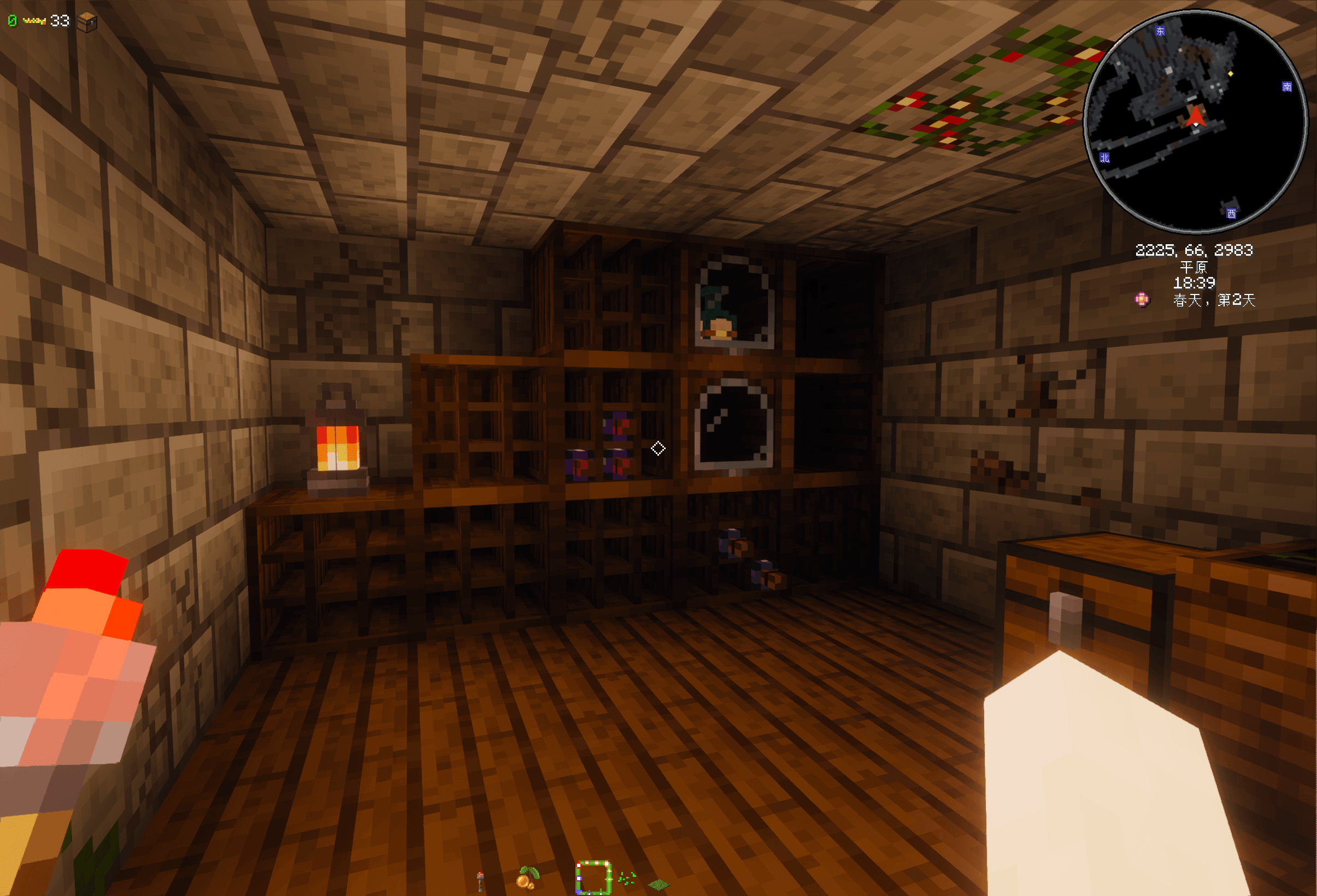The image size is (1317, 896).
Task: Click the golden crown icon
Action: (34, 21)
